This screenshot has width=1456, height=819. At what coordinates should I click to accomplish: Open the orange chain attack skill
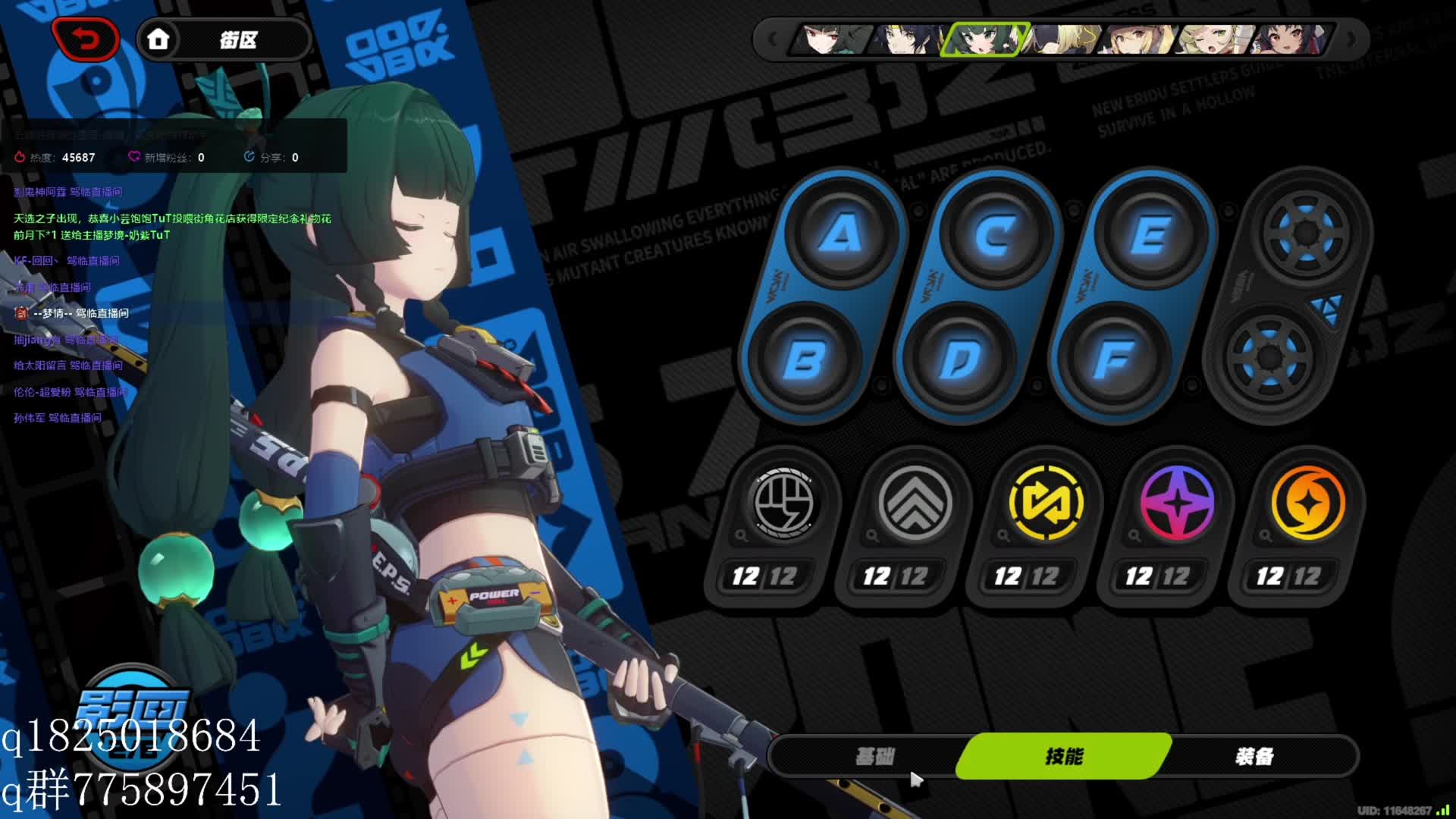pos(1307,503)
